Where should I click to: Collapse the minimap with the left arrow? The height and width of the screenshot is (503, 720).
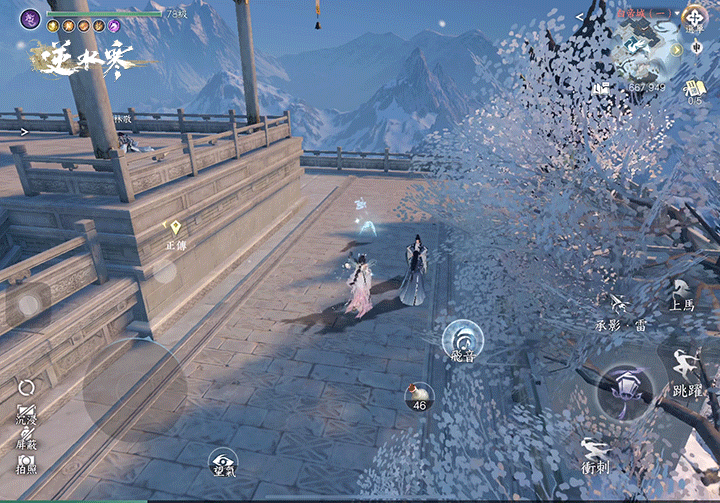tap(581, 17)
